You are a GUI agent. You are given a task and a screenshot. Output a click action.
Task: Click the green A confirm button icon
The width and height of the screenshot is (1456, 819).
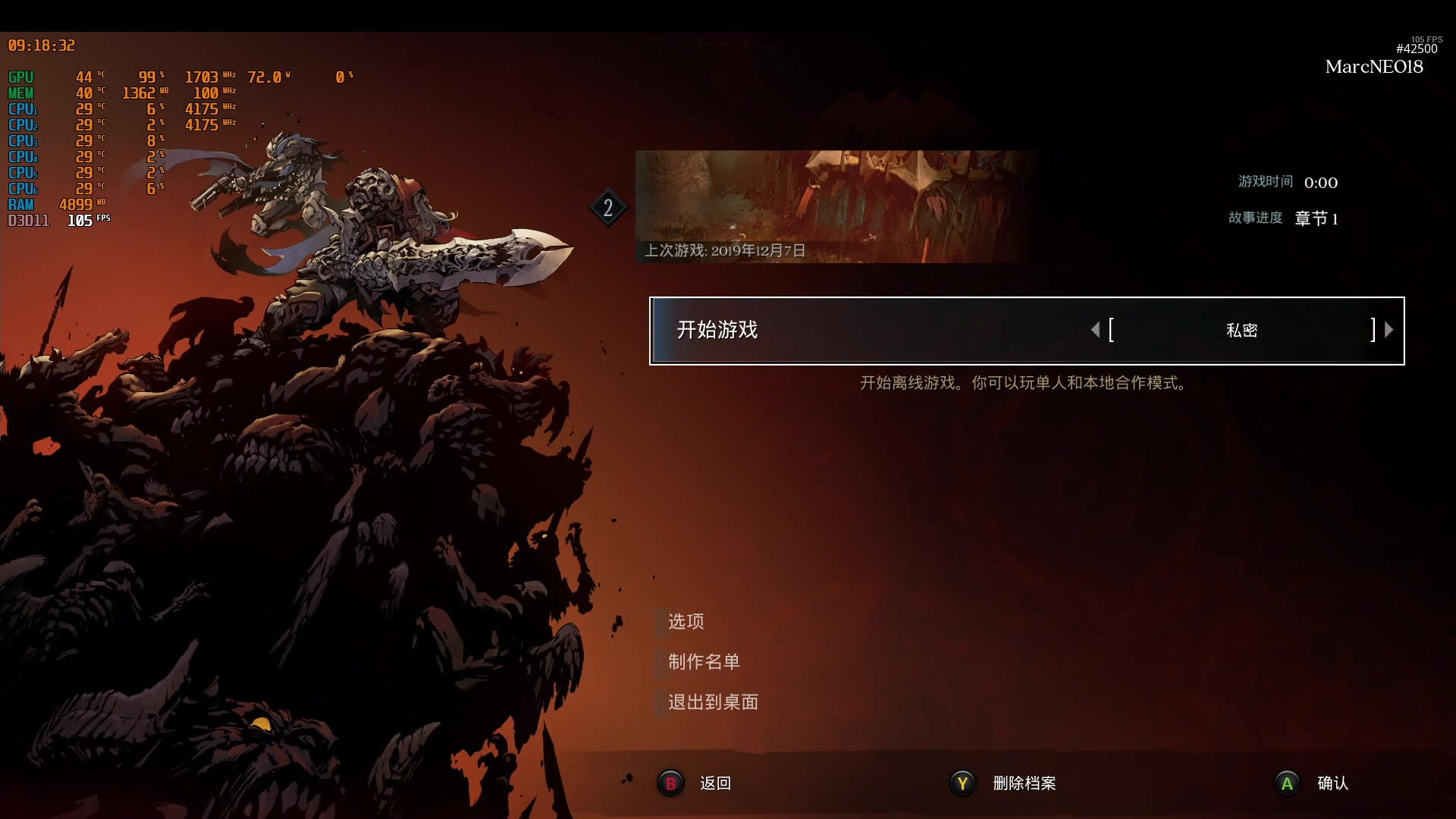pyautogui.click(x=1286, y=784)
